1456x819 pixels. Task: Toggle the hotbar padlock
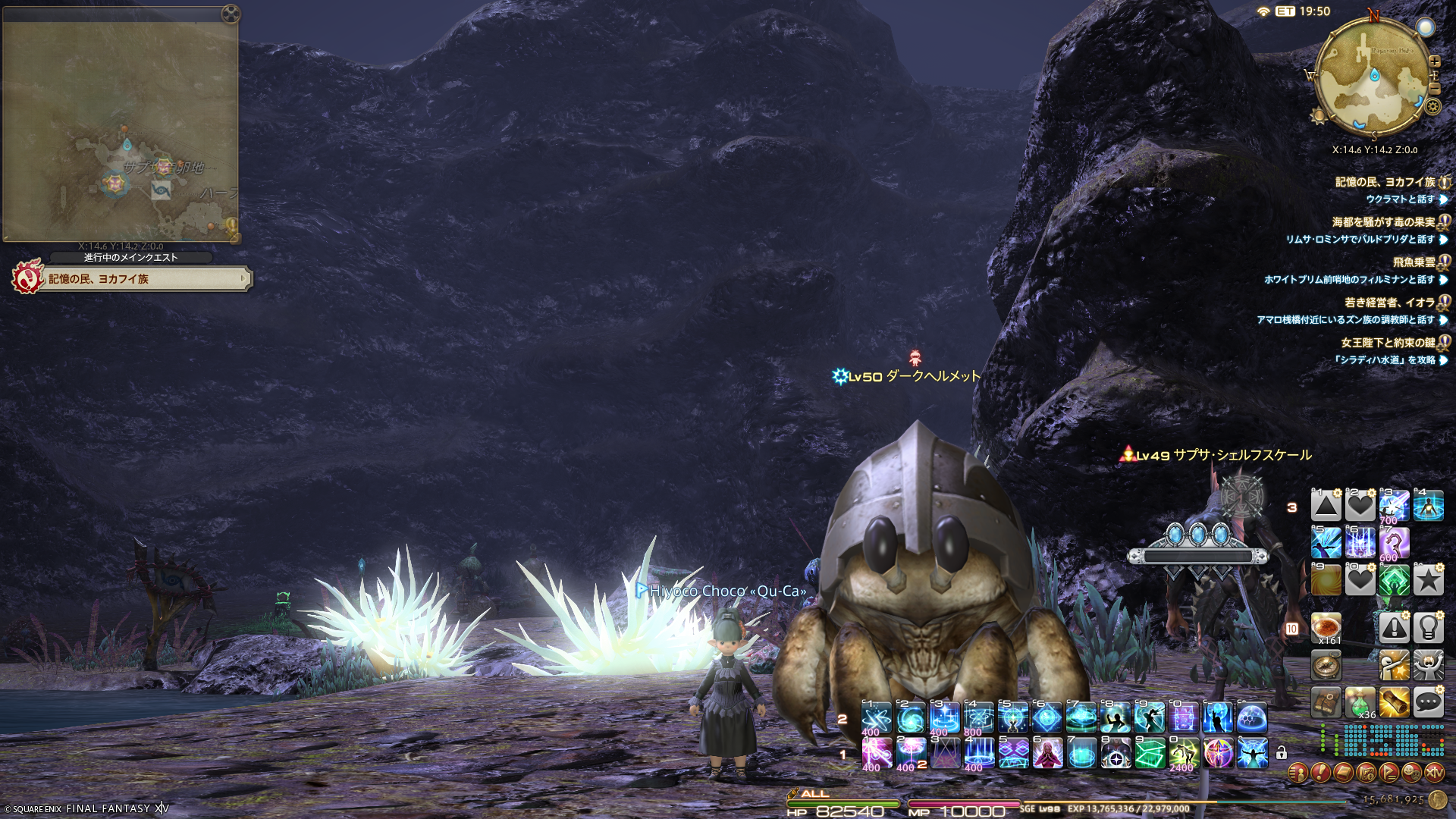point(1282,753)
